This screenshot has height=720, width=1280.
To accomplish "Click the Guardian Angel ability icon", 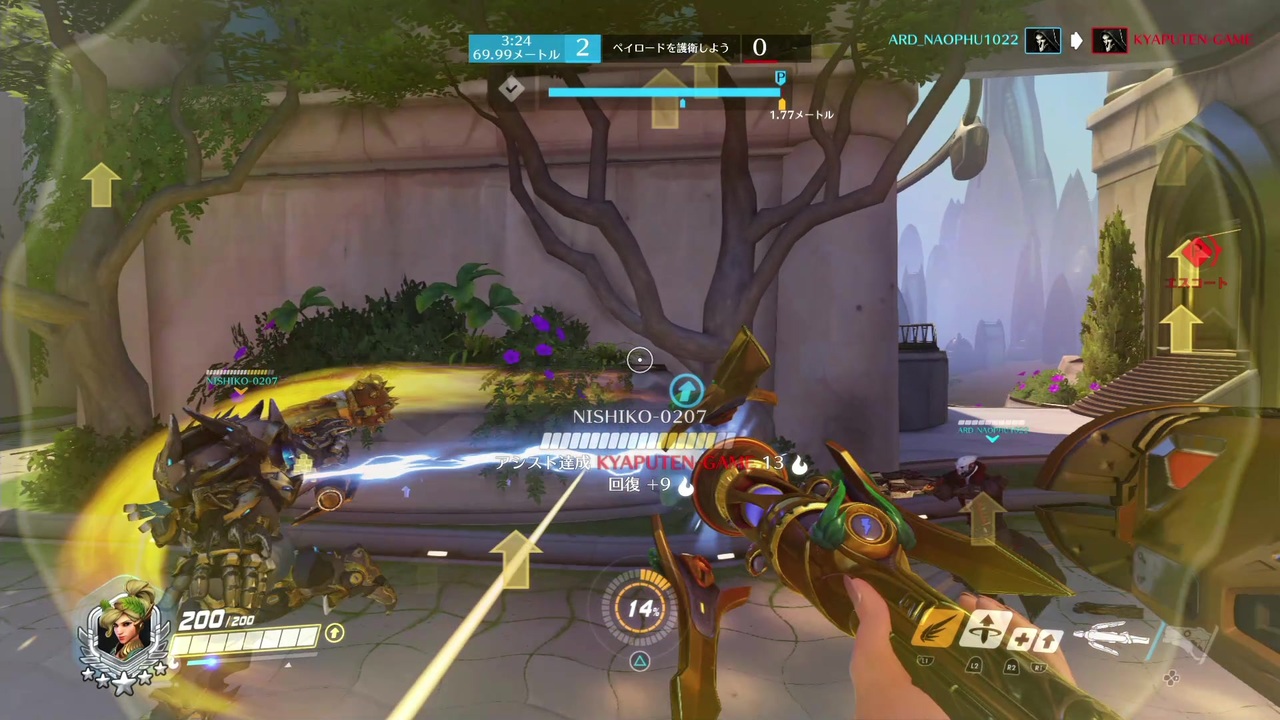I will coord(985,630).
